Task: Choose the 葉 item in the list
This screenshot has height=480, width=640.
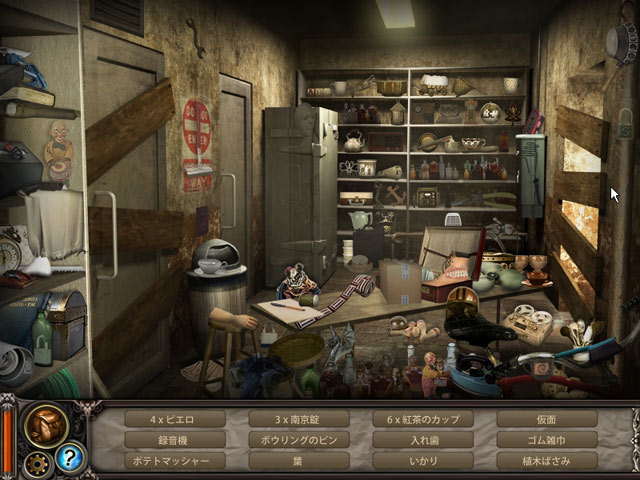Action: point(298,461)
